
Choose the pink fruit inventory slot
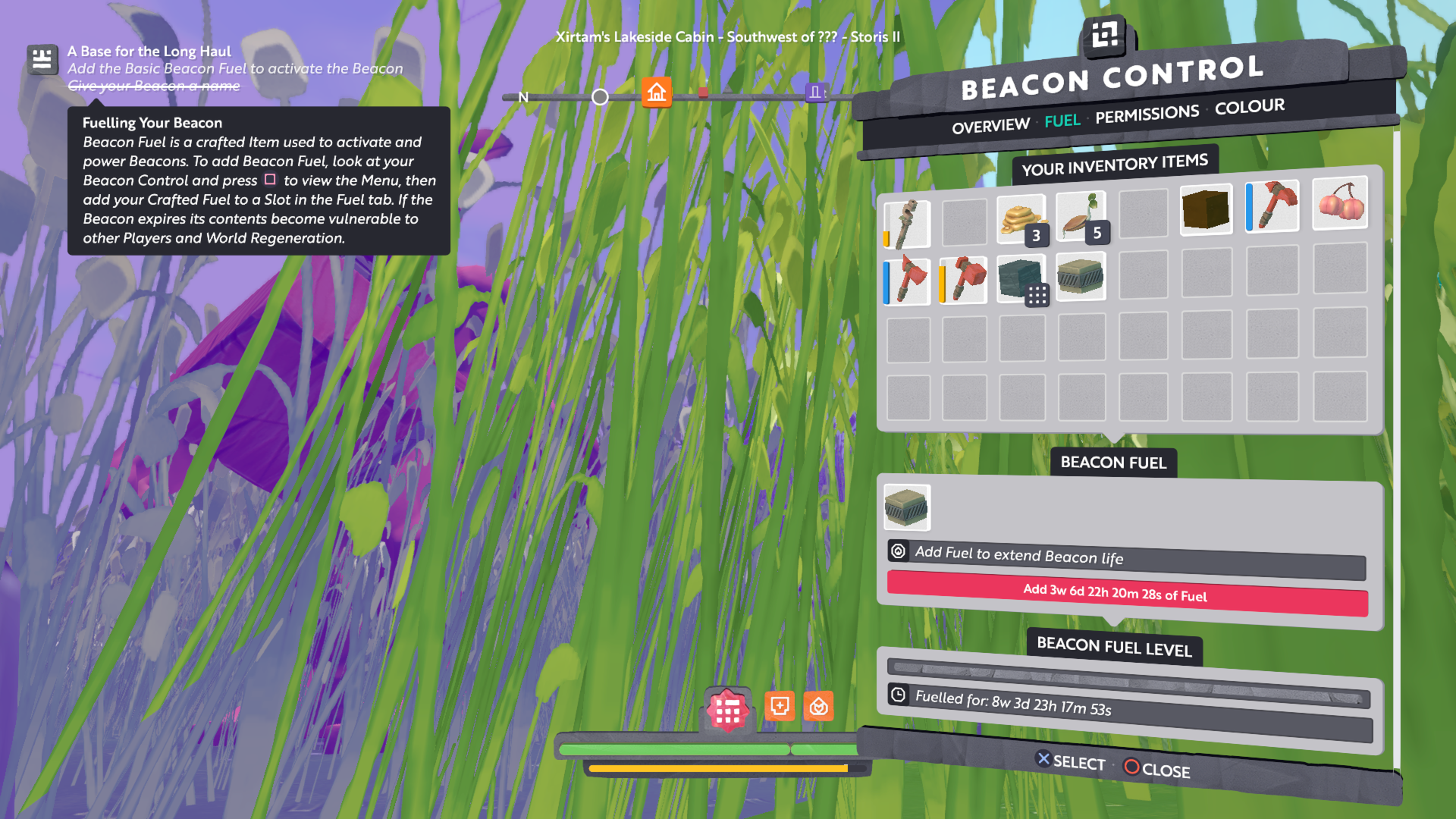pyautogui.click(x=1340, y=202)
